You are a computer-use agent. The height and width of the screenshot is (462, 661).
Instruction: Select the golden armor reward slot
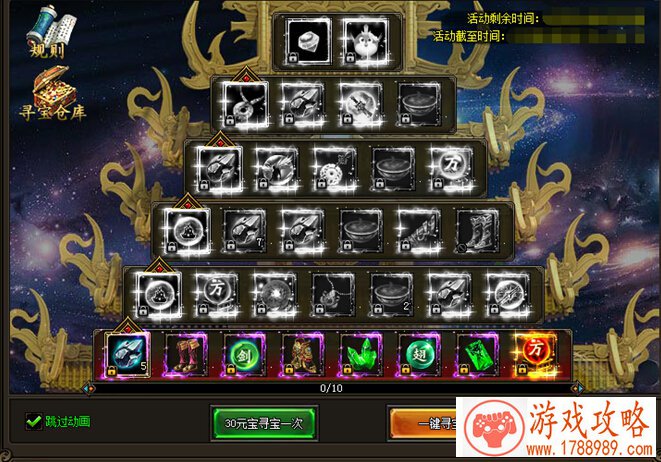point(300,354)
